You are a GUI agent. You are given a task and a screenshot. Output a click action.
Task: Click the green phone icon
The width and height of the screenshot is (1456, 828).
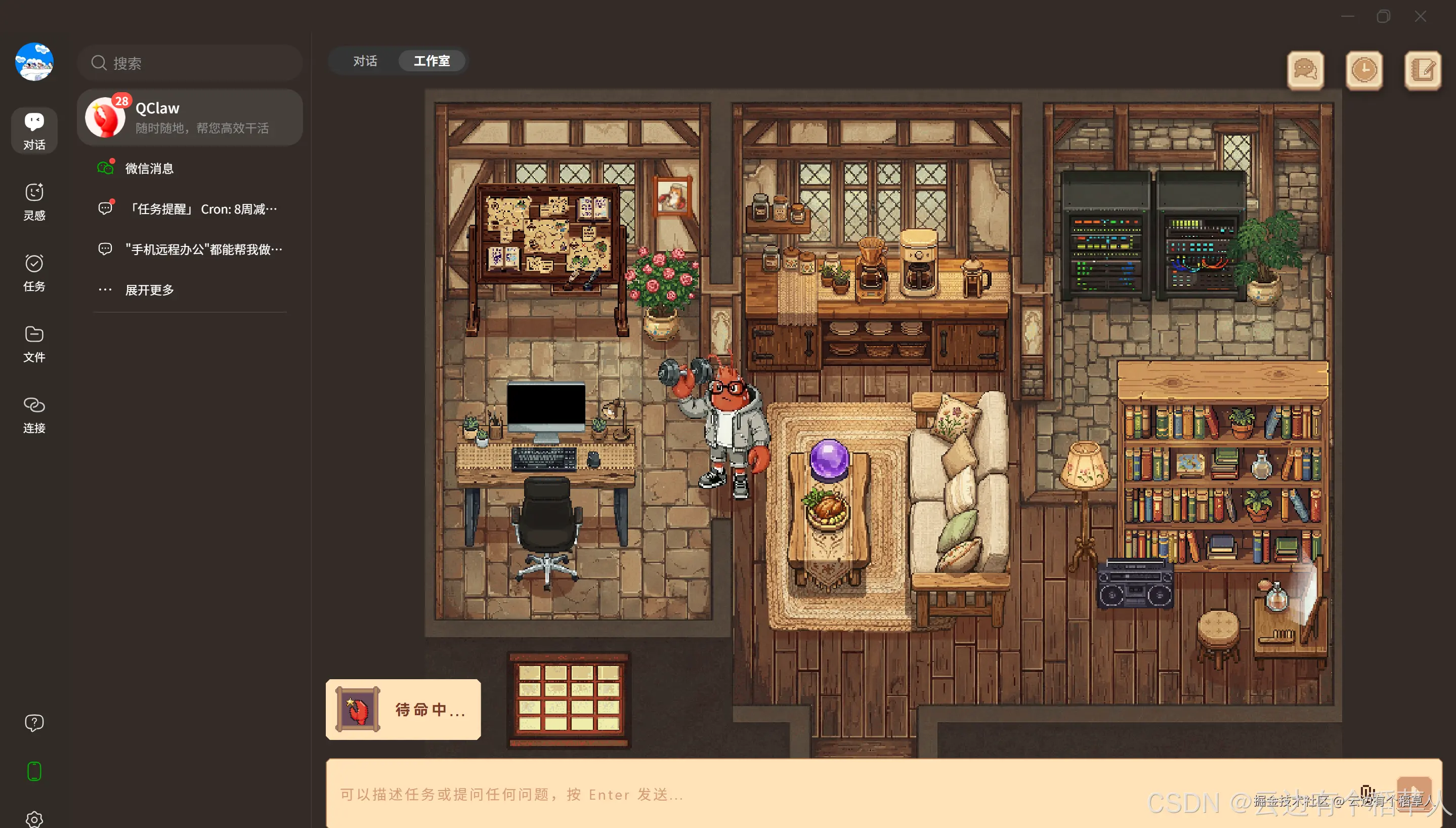click(x=34, y=771)
